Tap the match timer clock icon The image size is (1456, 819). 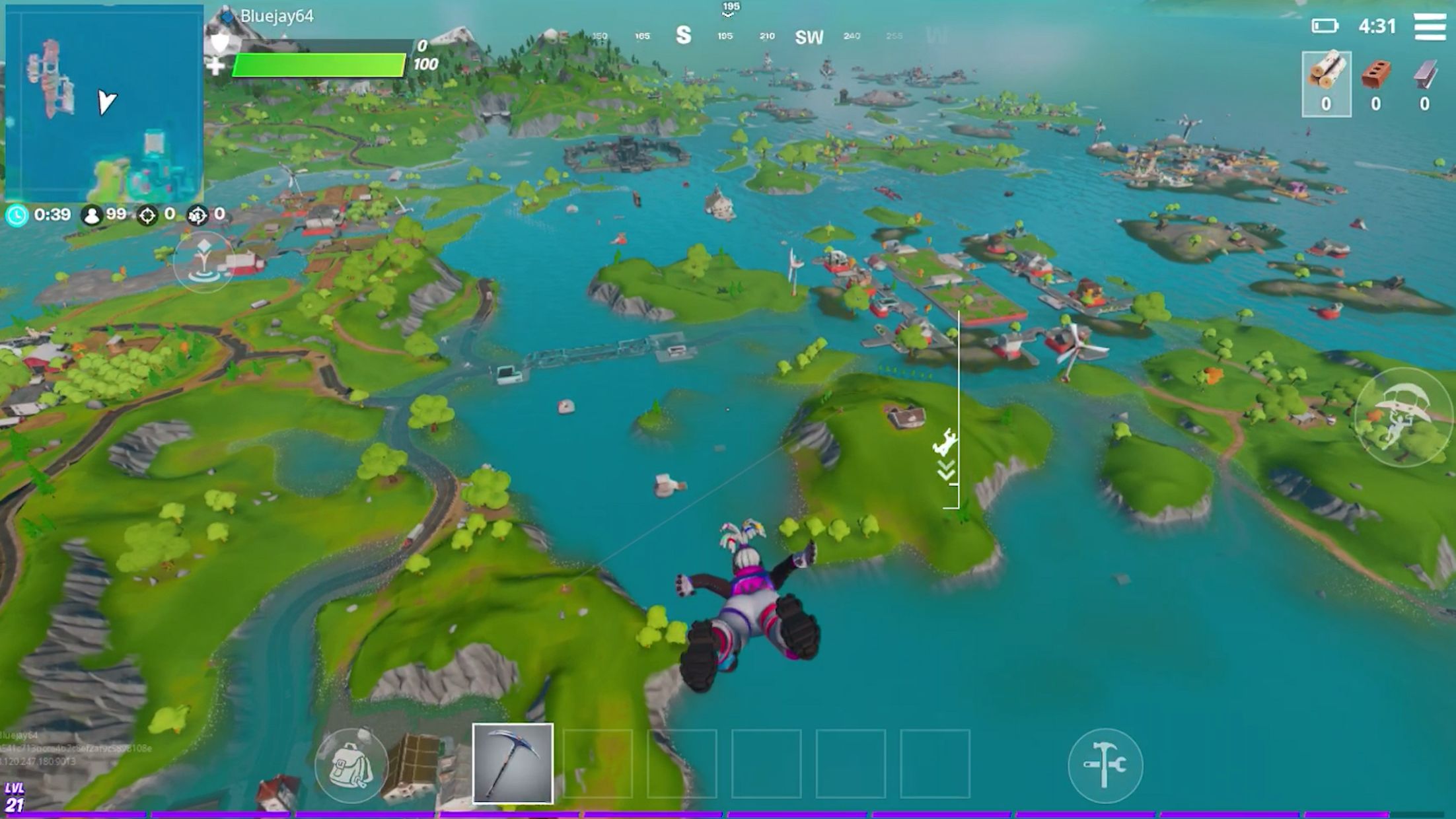coord(17,214)
